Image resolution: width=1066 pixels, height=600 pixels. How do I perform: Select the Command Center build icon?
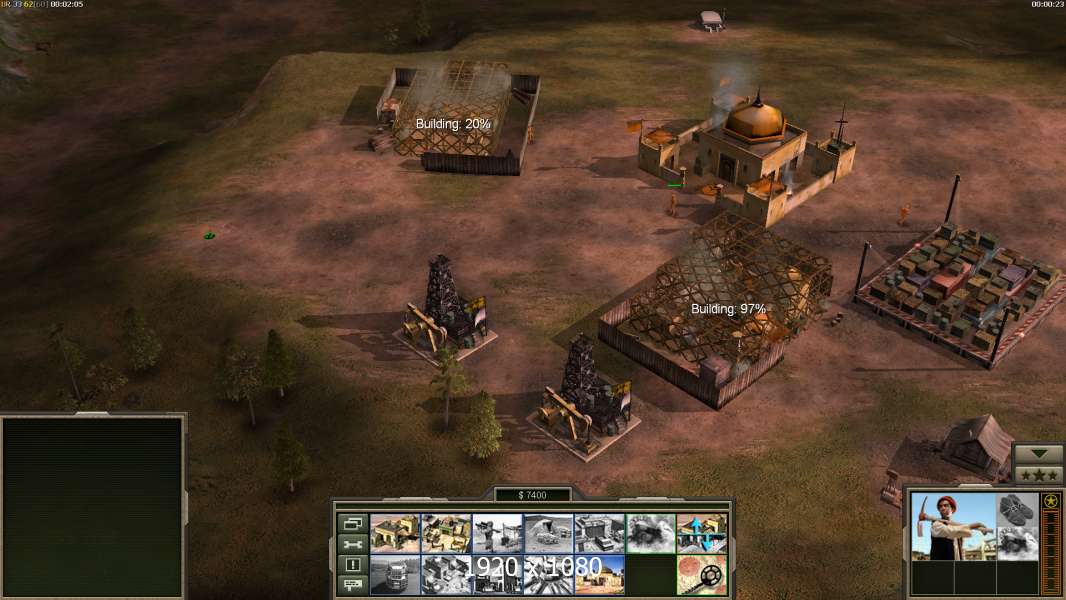pos(395,533)
